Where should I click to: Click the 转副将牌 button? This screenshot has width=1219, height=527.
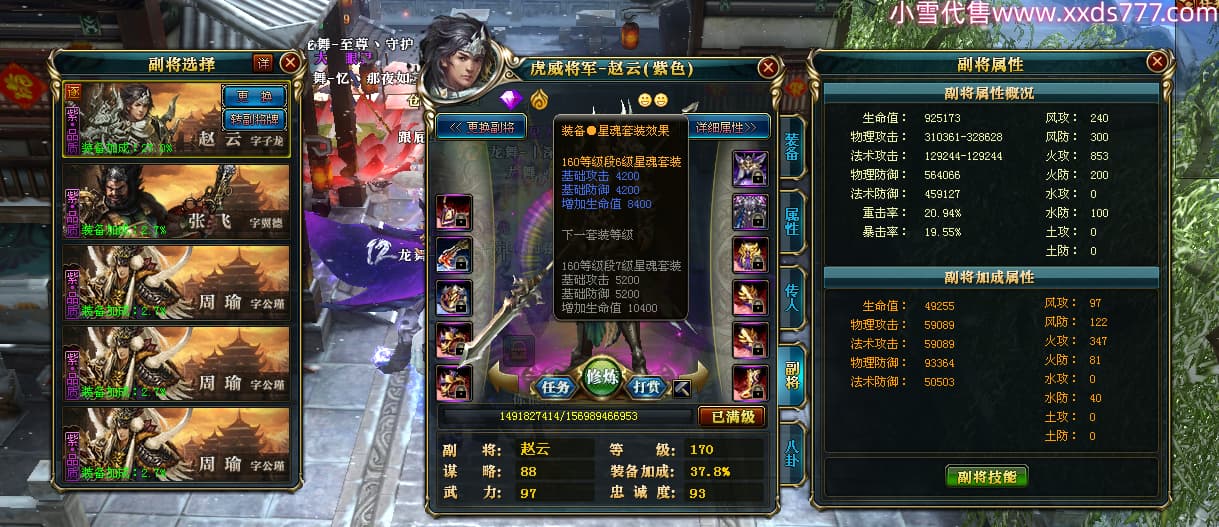tap(253, 119)
